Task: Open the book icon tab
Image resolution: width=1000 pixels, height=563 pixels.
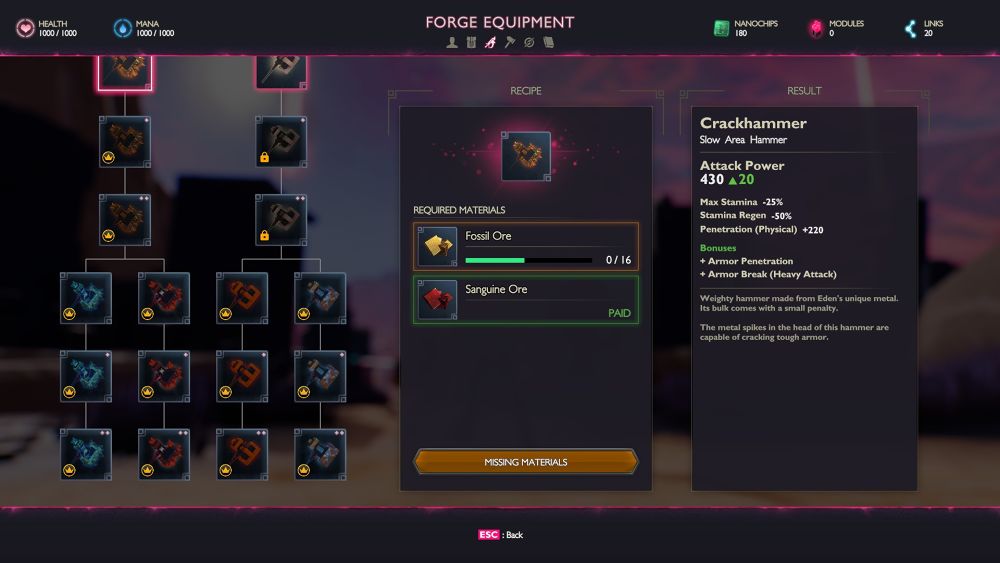Action: (548, 42)
